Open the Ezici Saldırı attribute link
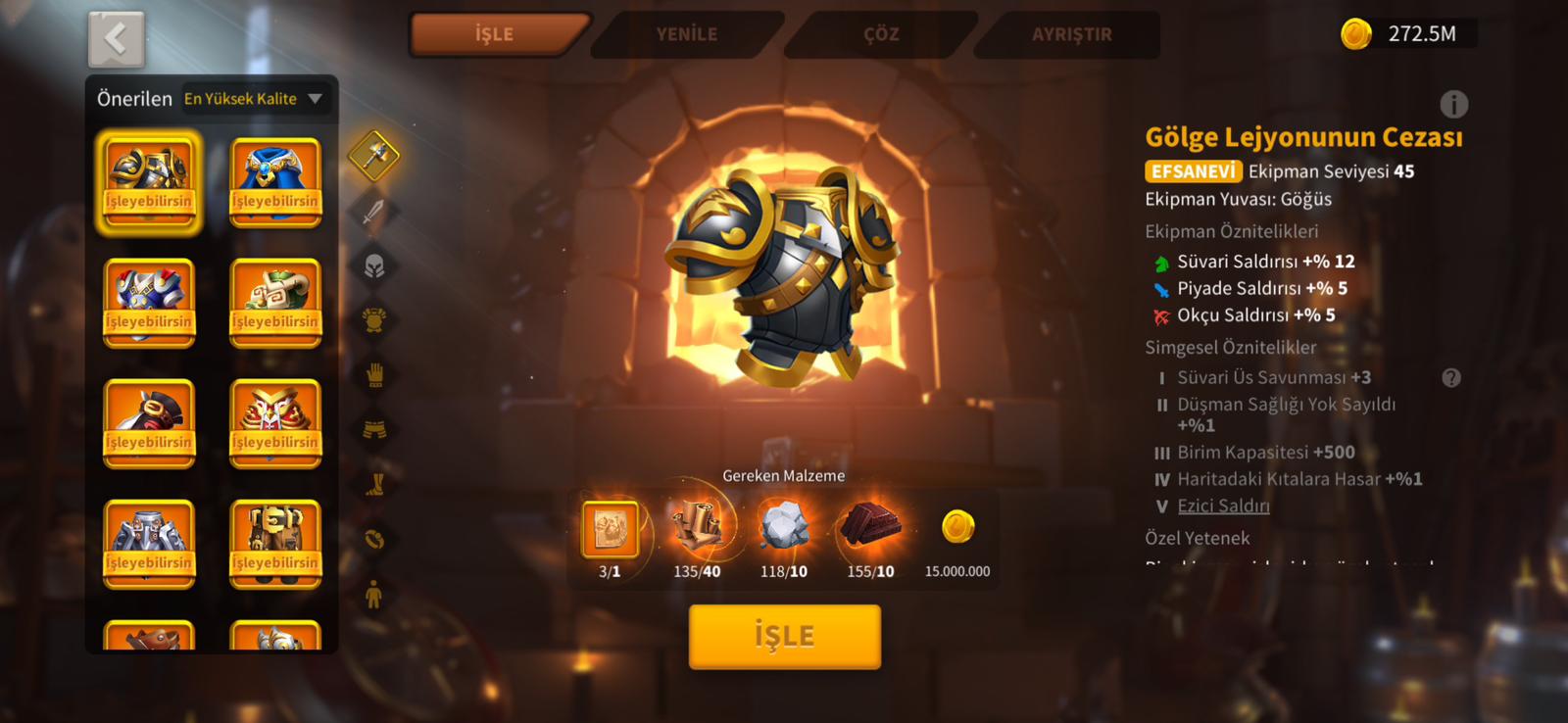Image resolution: width=1568 pixels, height=723 pixels. pos(1223,506)
